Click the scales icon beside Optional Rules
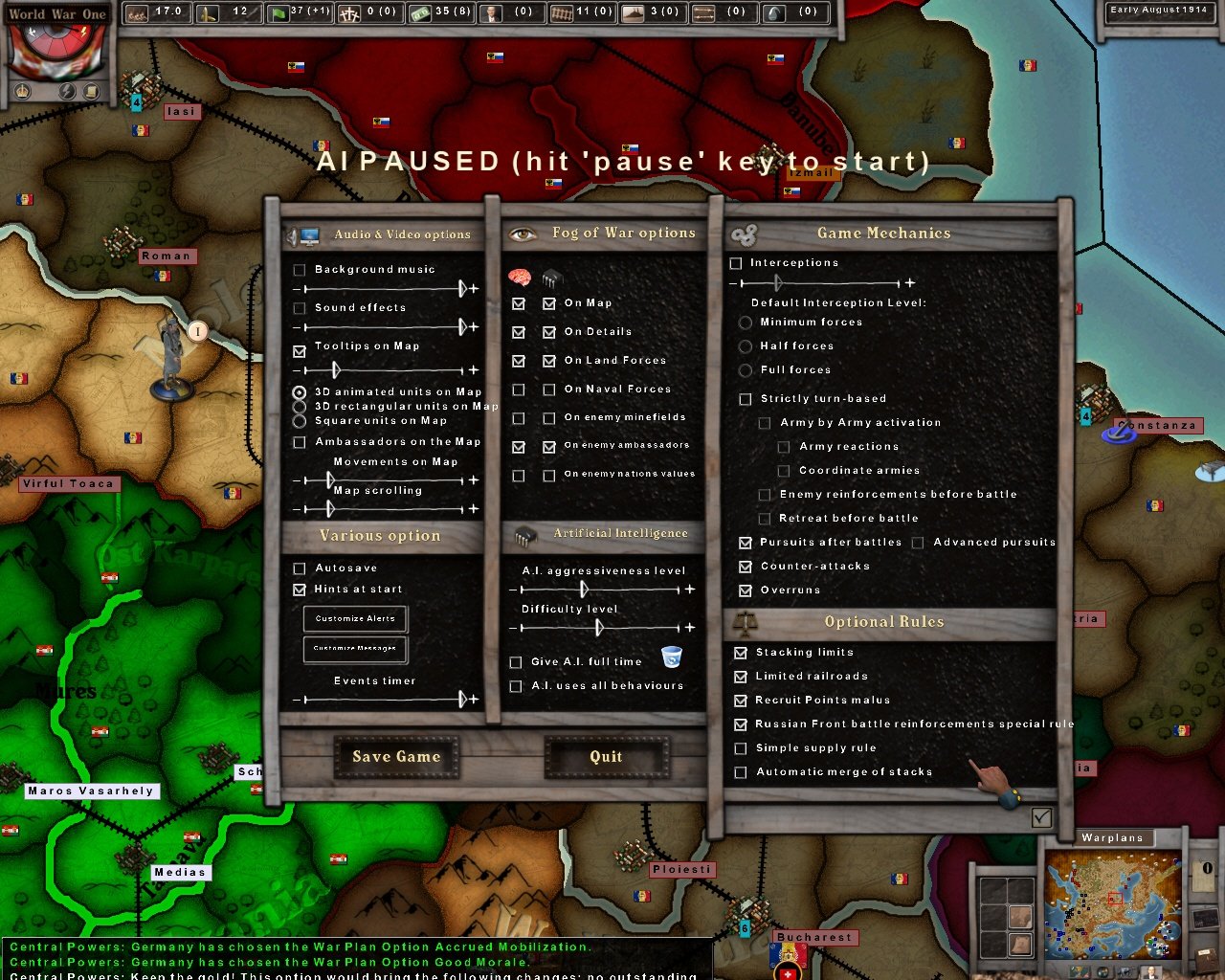The image size is (1225, 980). point(747,621)
